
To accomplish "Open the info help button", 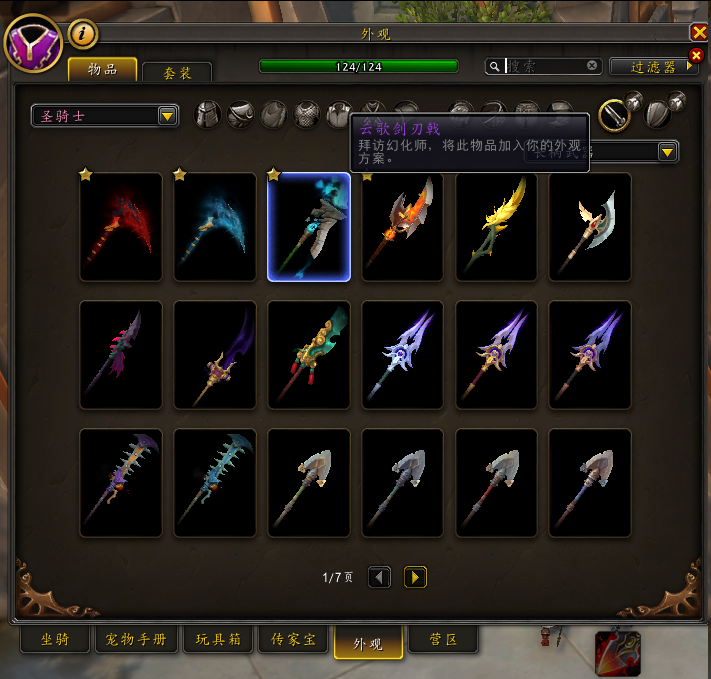I will pyautogui.click(x=83, y=35).
